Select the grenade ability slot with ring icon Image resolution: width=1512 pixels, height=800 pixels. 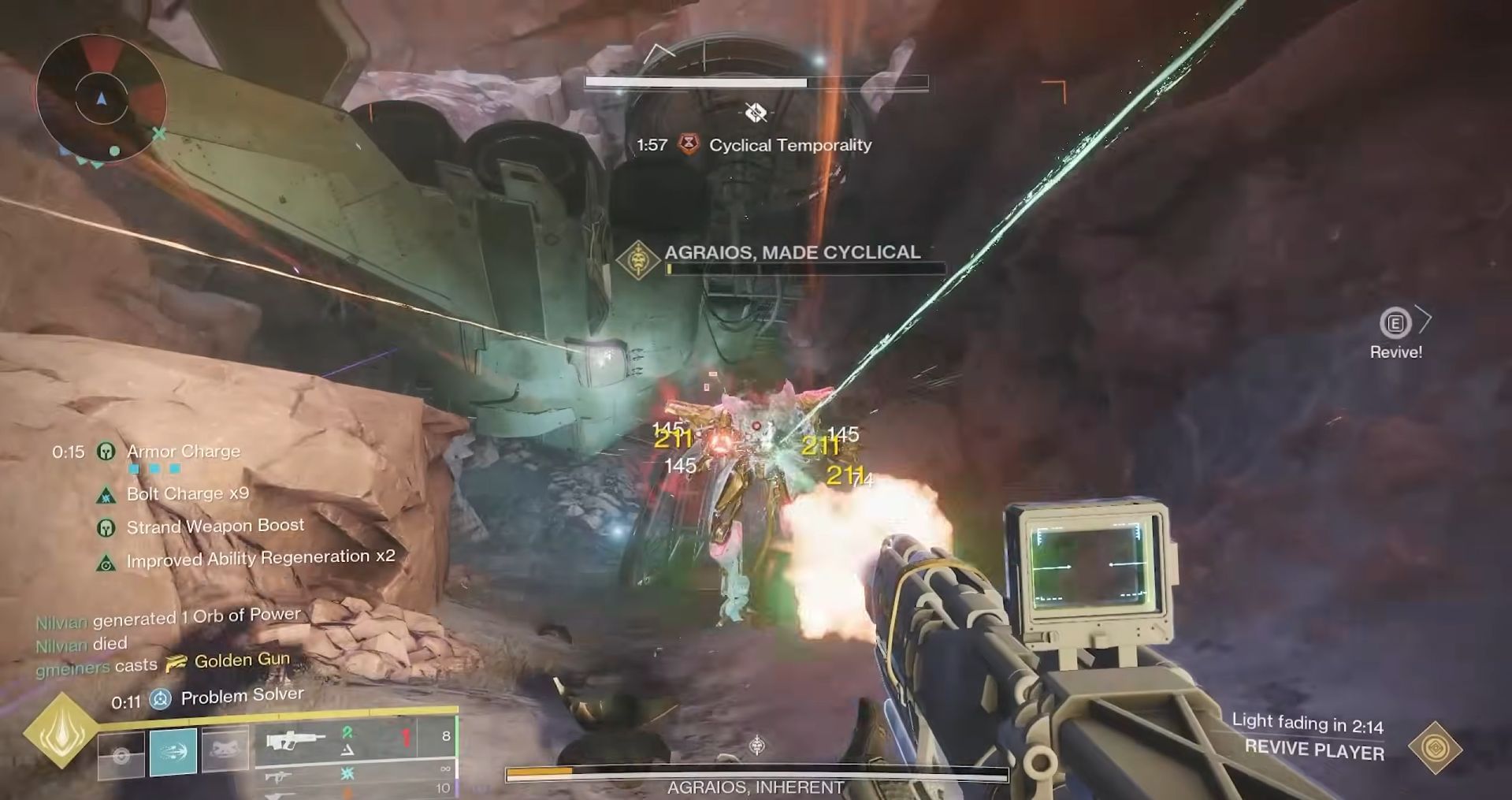121,754
